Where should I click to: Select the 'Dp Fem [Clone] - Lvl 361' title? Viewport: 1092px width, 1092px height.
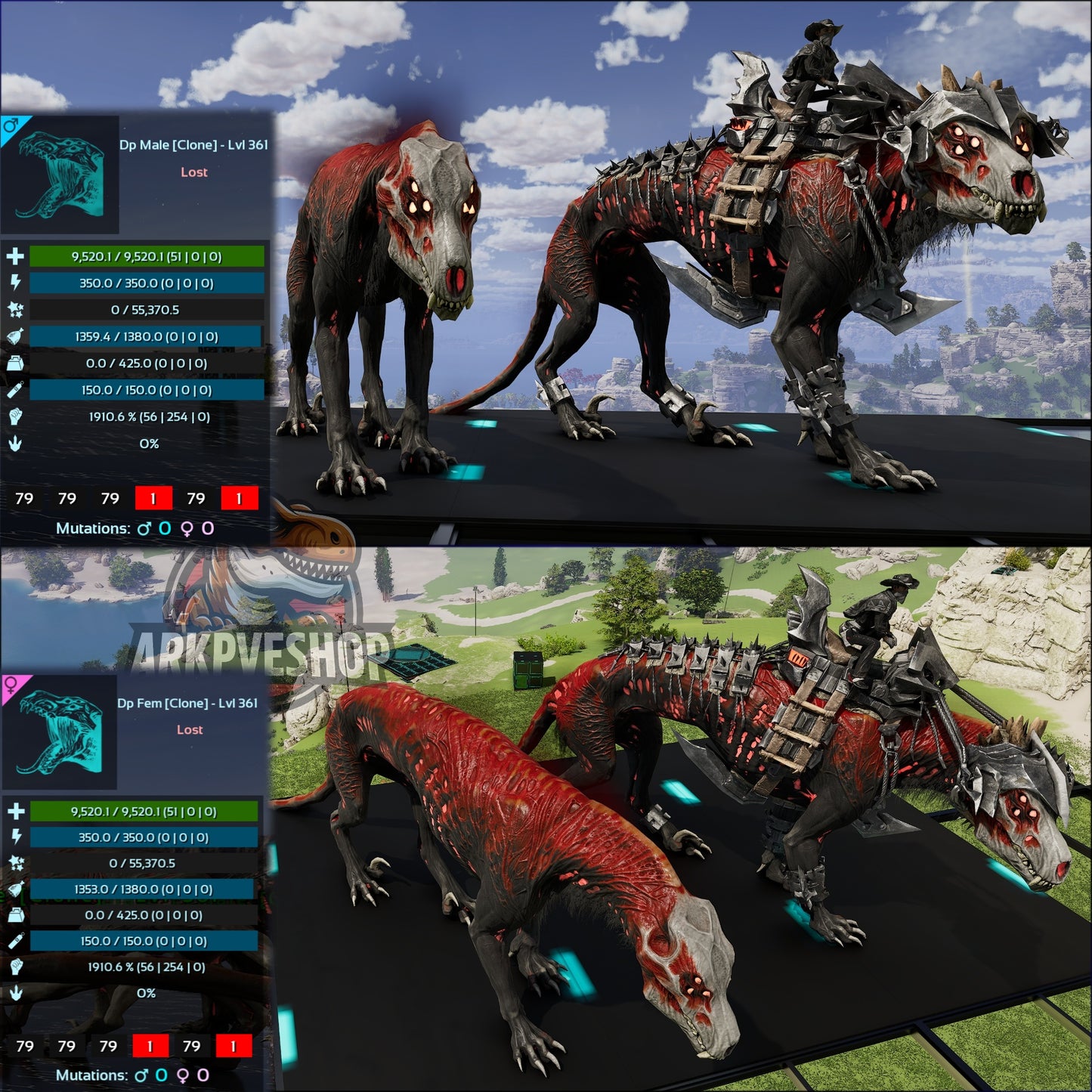[x=189, y=703]
